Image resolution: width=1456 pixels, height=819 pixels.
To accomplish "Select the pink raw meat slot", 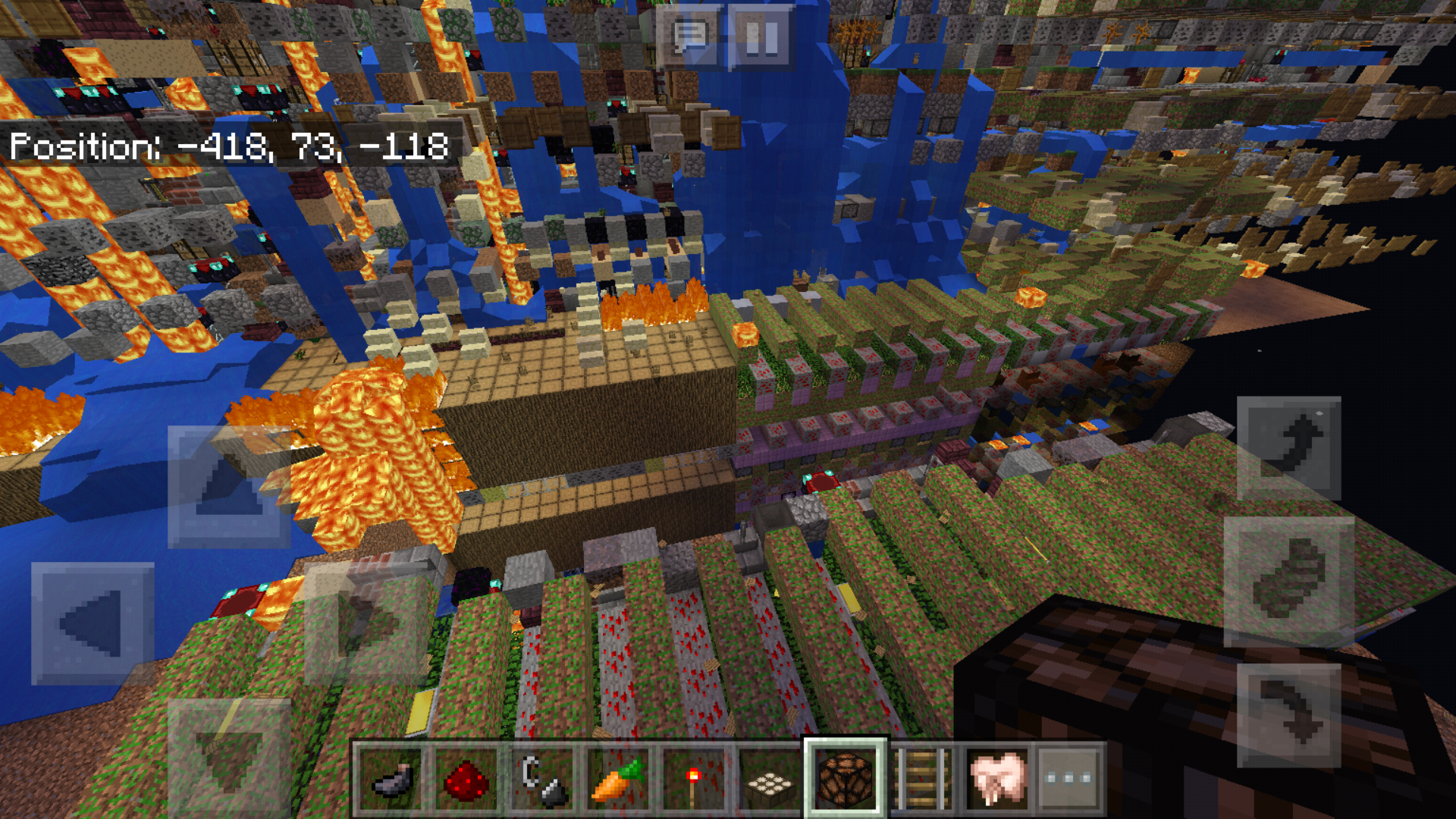I will [x=996, y=779].
